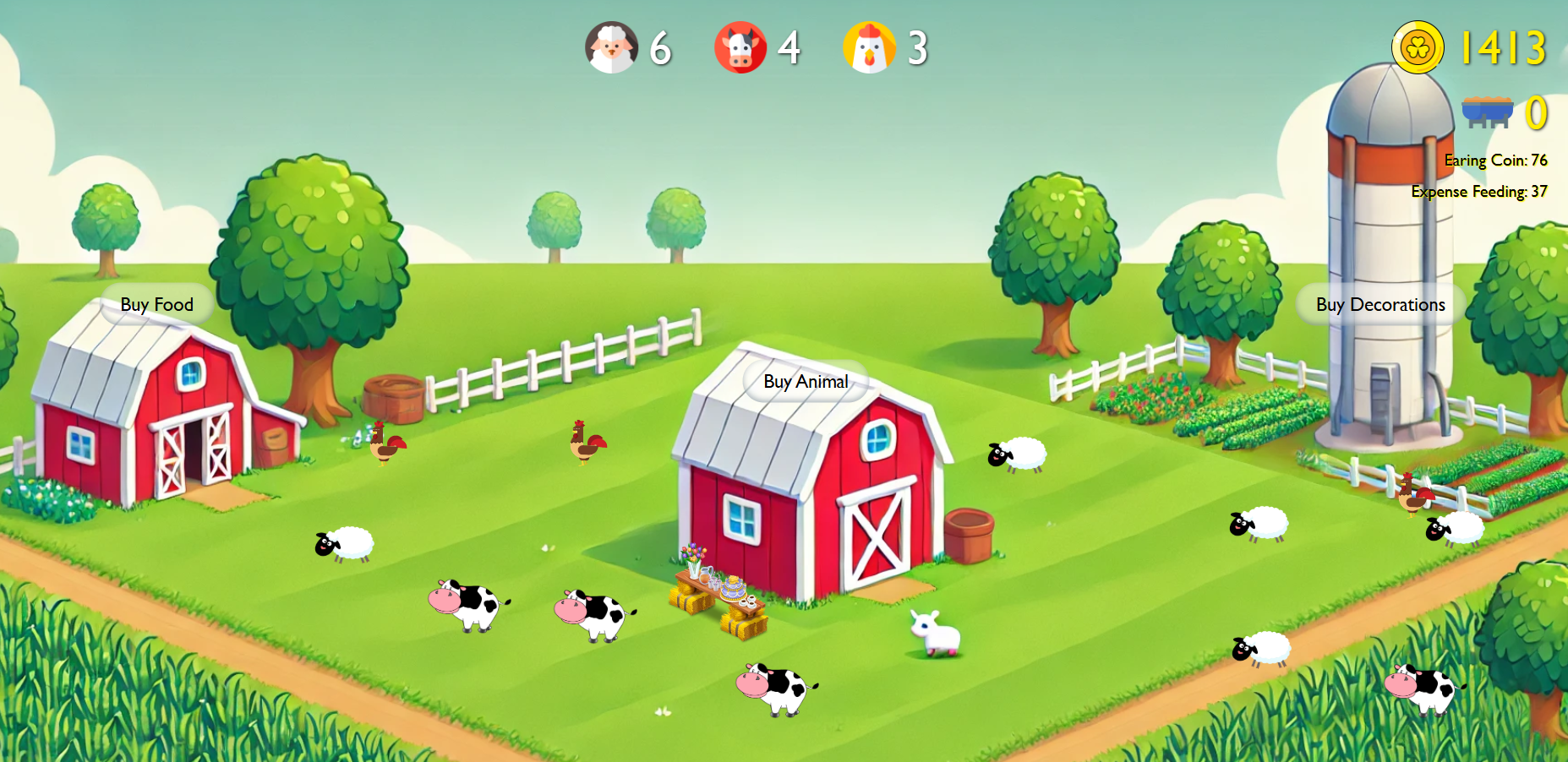The image size is (1568, 762).
Task: Click the Expense Feeding: 37 label
Action: tap(1478, 192)
